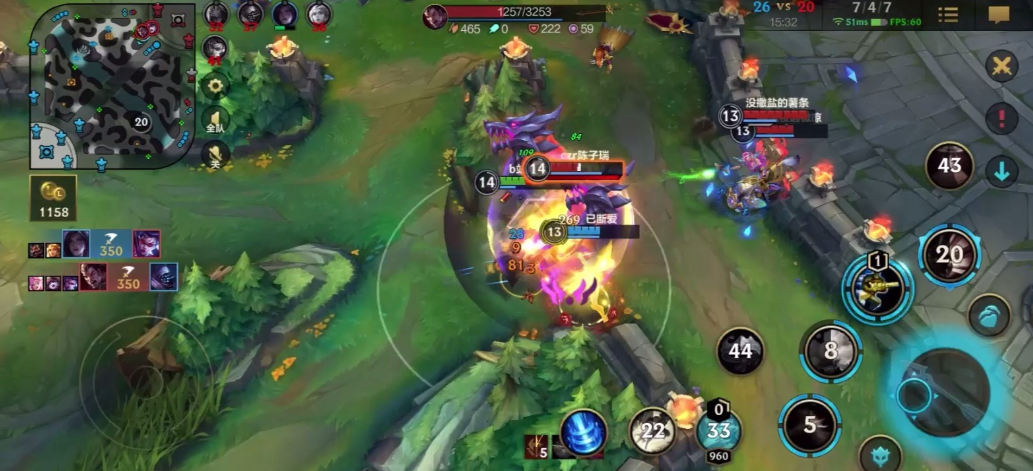Tap the minimap

tap(111, 84)
